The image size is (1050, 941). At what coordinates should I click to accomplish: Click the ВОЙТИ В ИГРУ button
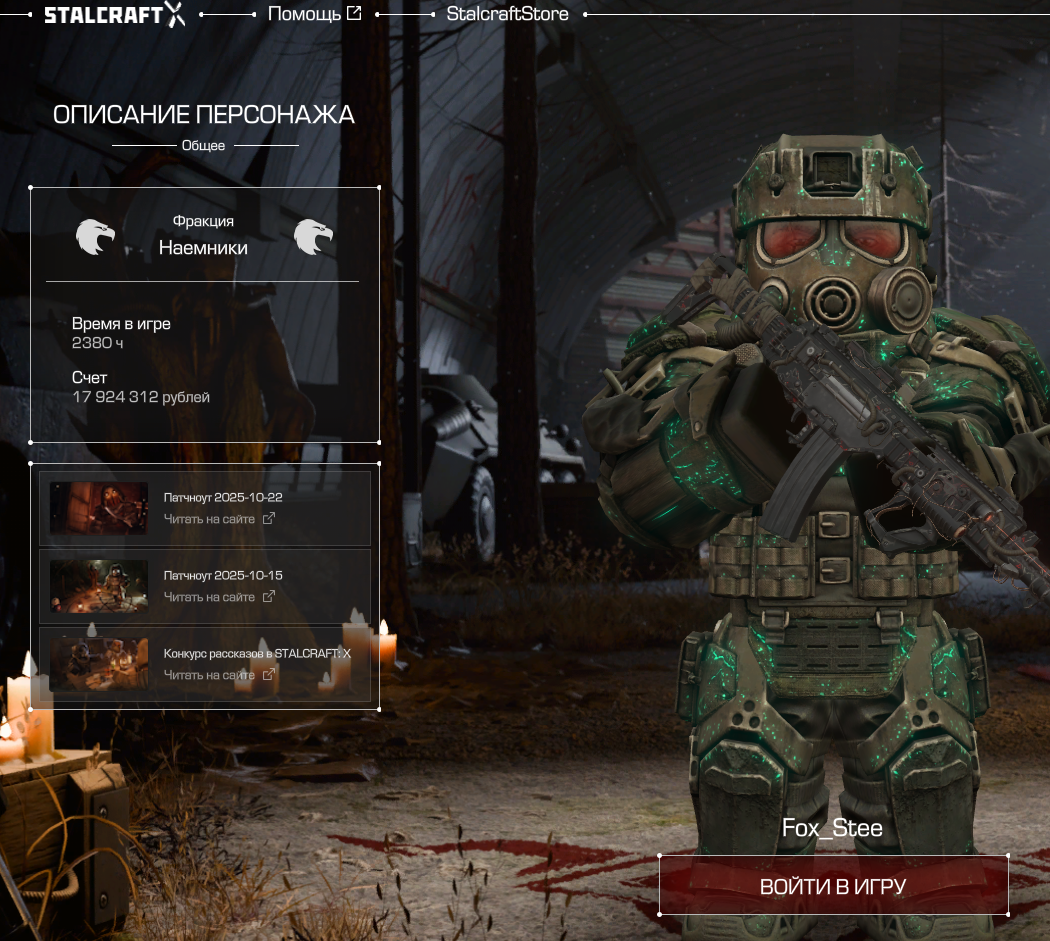833,886
